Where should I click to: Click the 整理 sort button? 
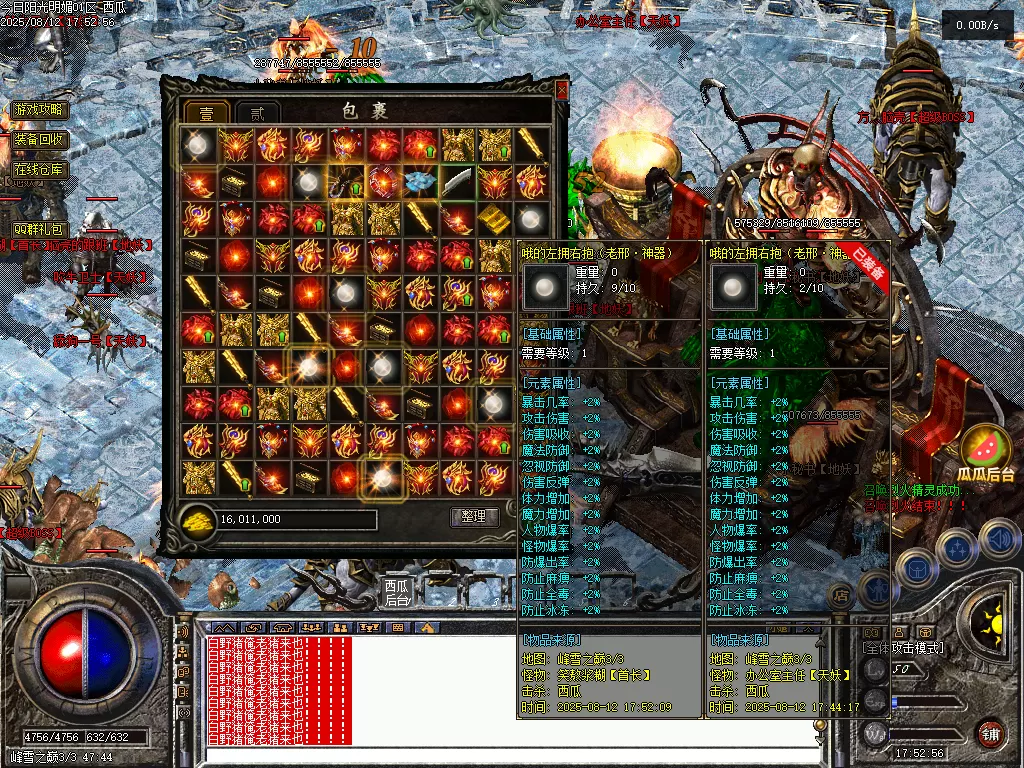474,517
